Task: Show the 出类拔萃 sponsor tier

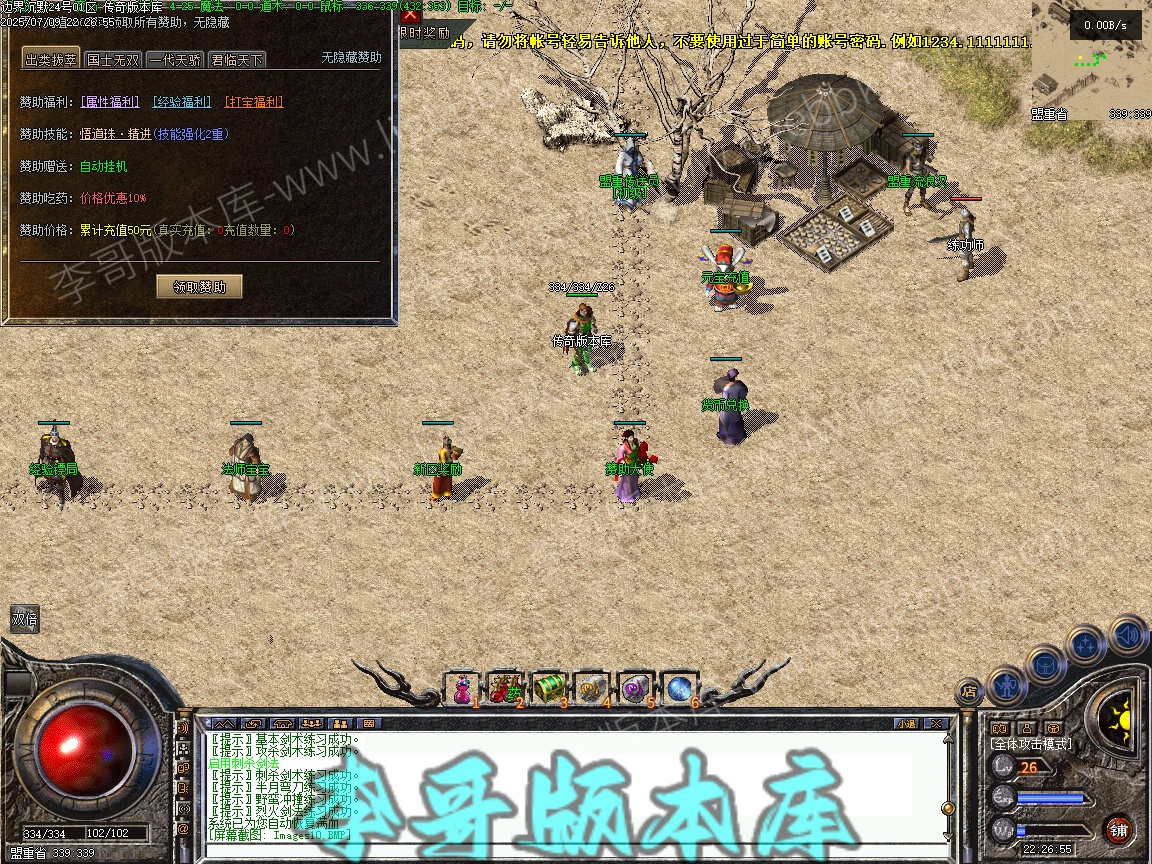Action: 51,60
